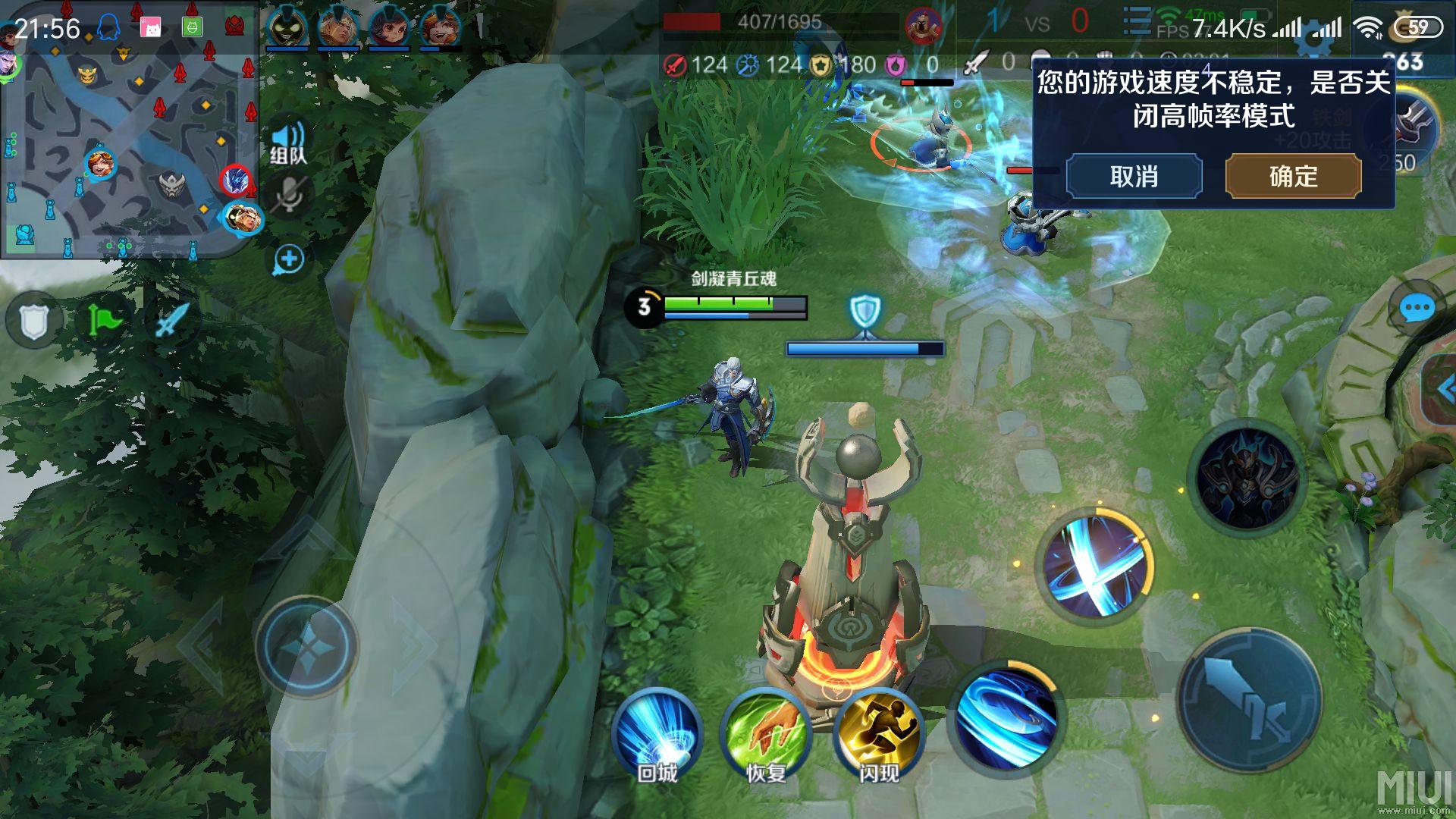Tap the basic attack sword button
Screen dimensions: 1456x819
(1249, 701)
